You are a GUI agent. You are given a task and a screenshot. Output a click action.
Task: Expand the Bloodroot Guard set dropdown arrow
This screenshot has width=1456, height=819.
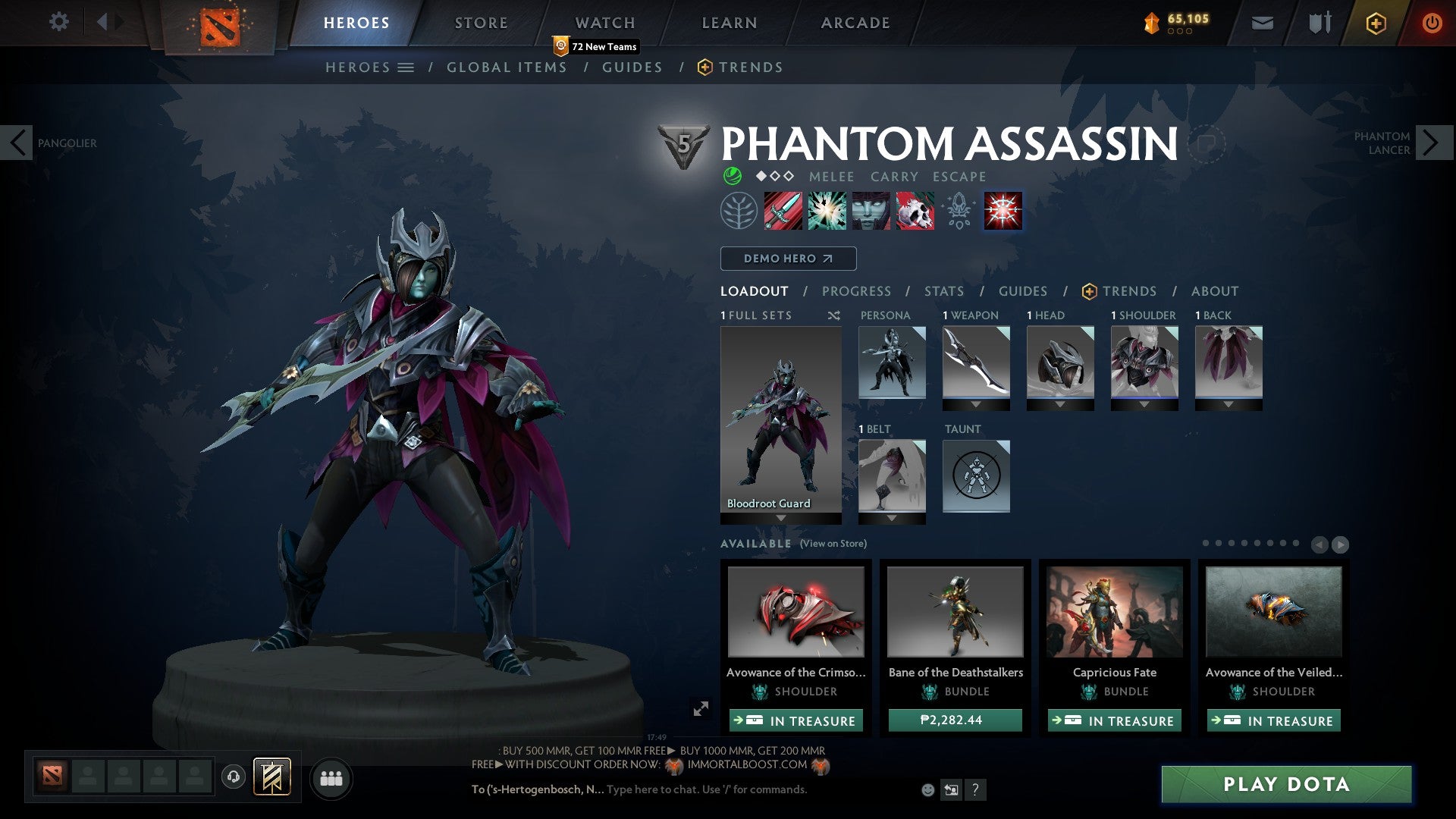(780, 516)
